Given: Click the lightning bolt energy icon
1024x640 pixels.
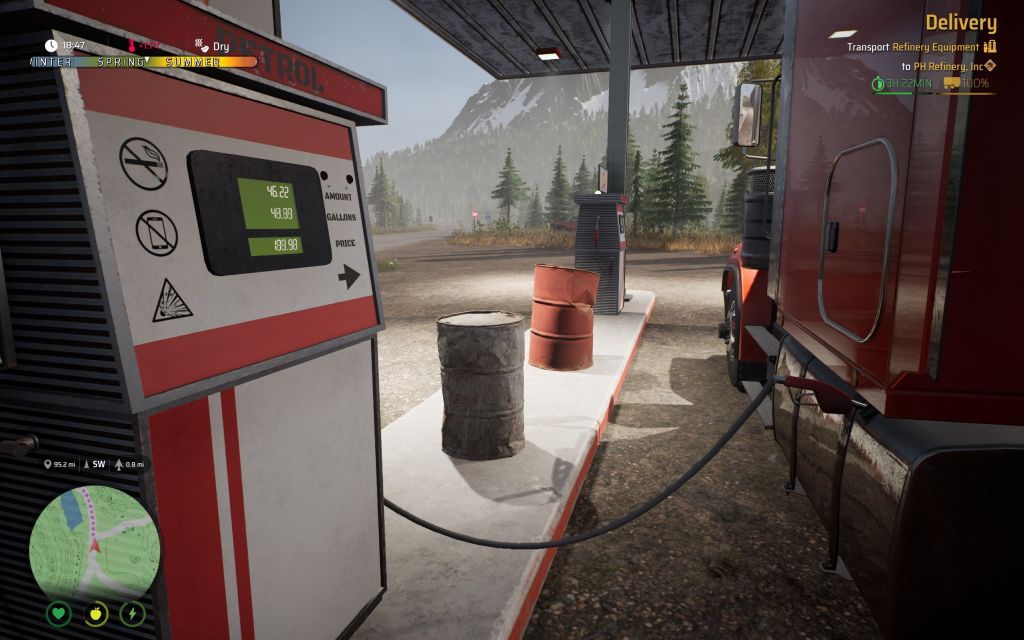Looking at the screenshot, I should coord(132,613).
